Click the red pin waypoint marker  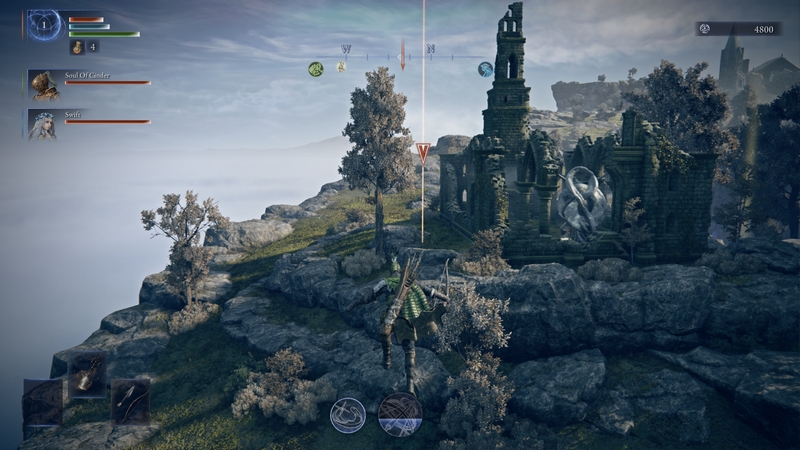[x=423, y=152]
